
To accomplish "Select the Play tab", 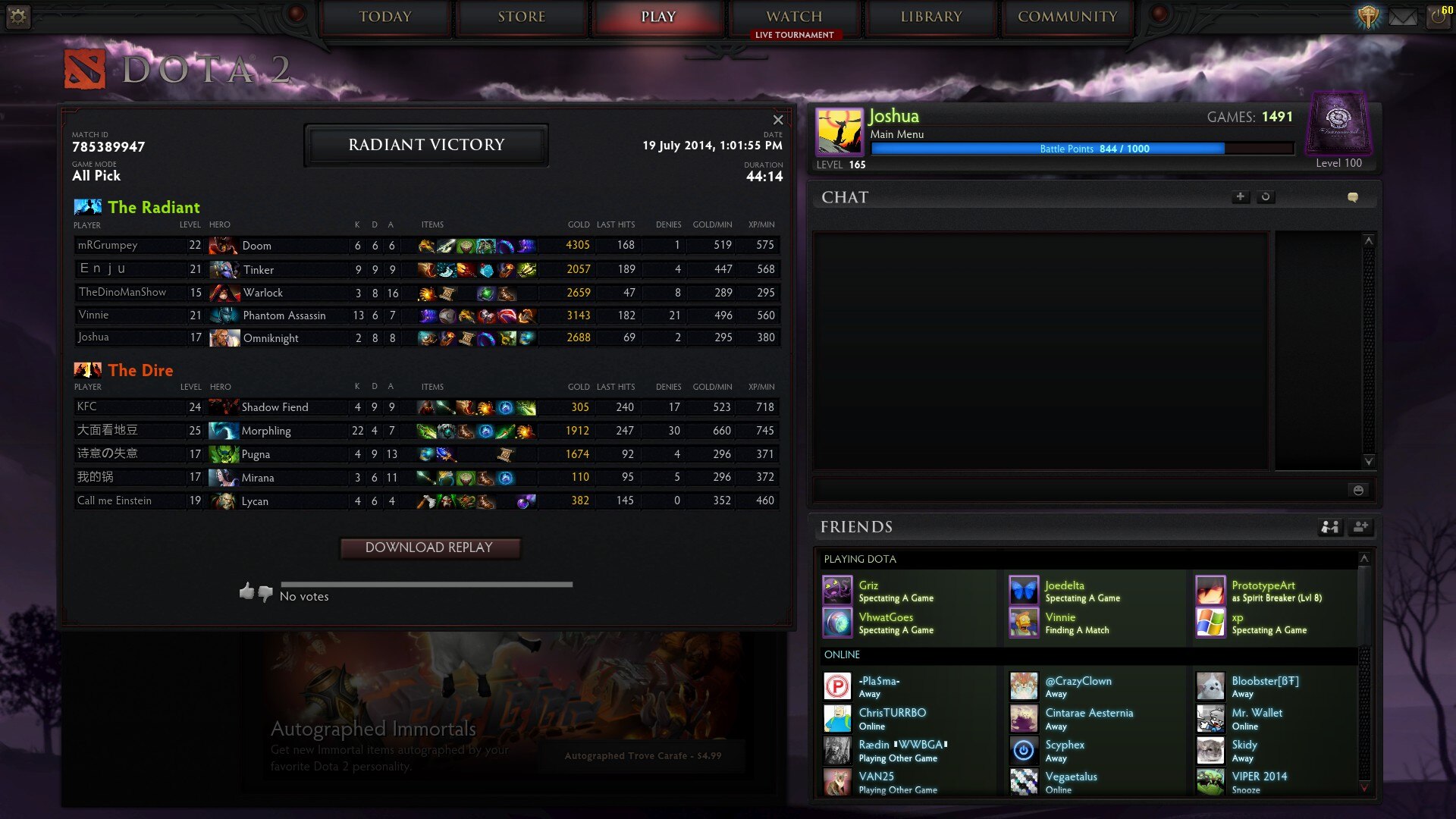I will pos(657,17).
